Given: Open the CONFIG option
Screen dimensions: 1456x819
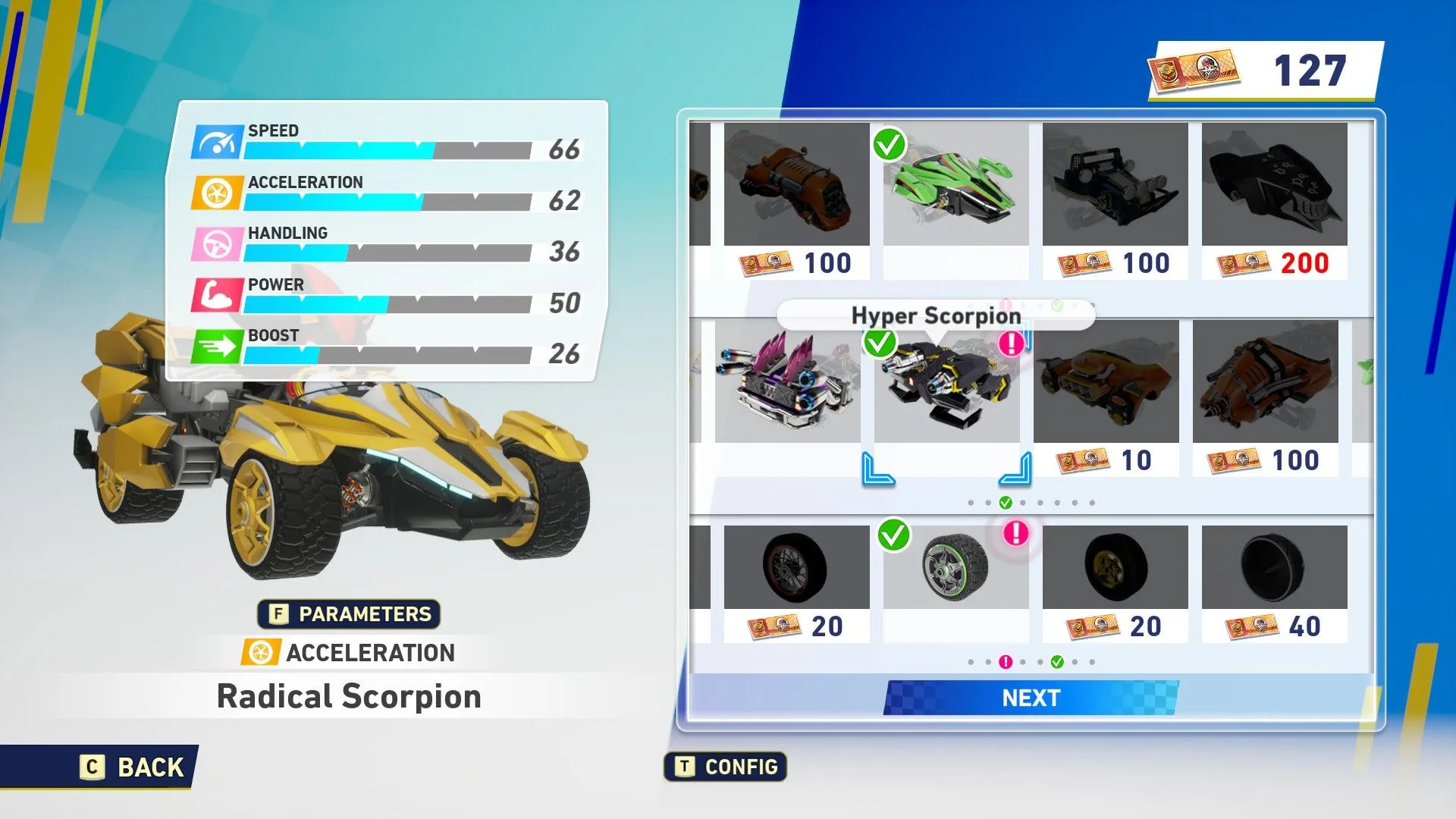Looking at the screenshot, I should (x=726, y=767).
